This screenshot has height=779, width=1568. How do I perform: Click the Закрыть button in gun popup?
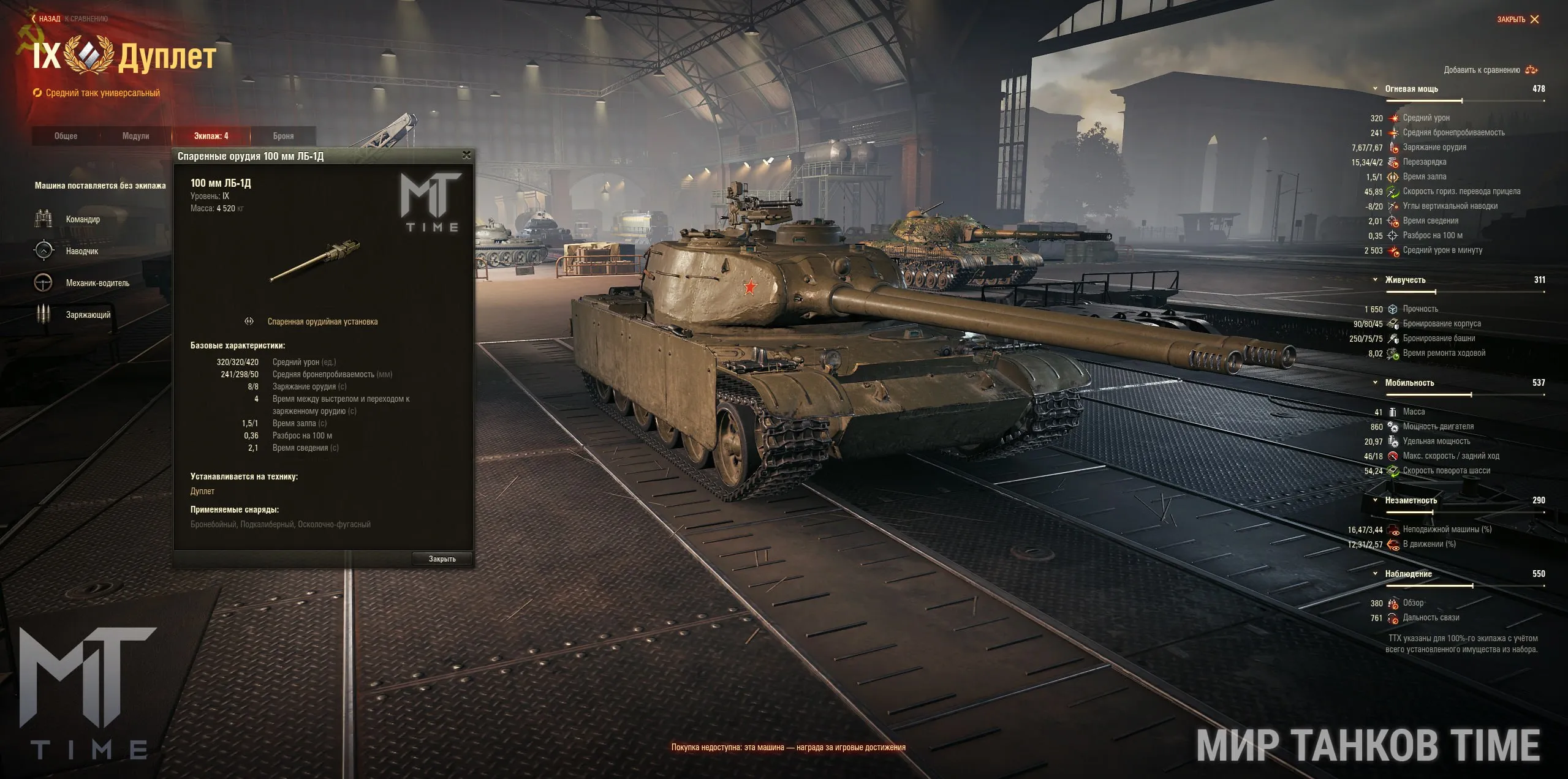click(442, 559)
